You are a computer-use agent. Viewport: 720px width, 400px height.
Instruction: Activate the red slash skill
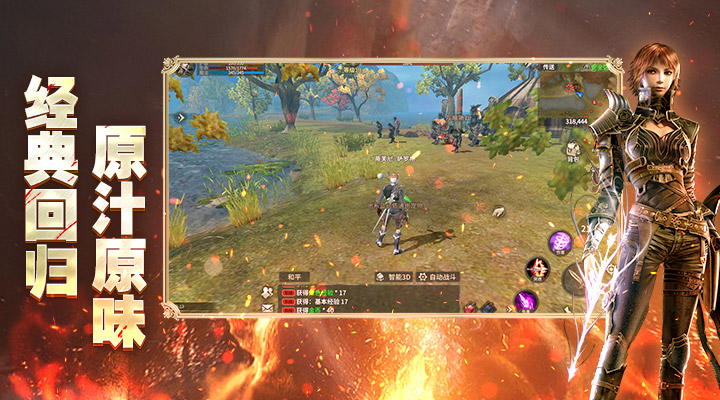[538, 268]
